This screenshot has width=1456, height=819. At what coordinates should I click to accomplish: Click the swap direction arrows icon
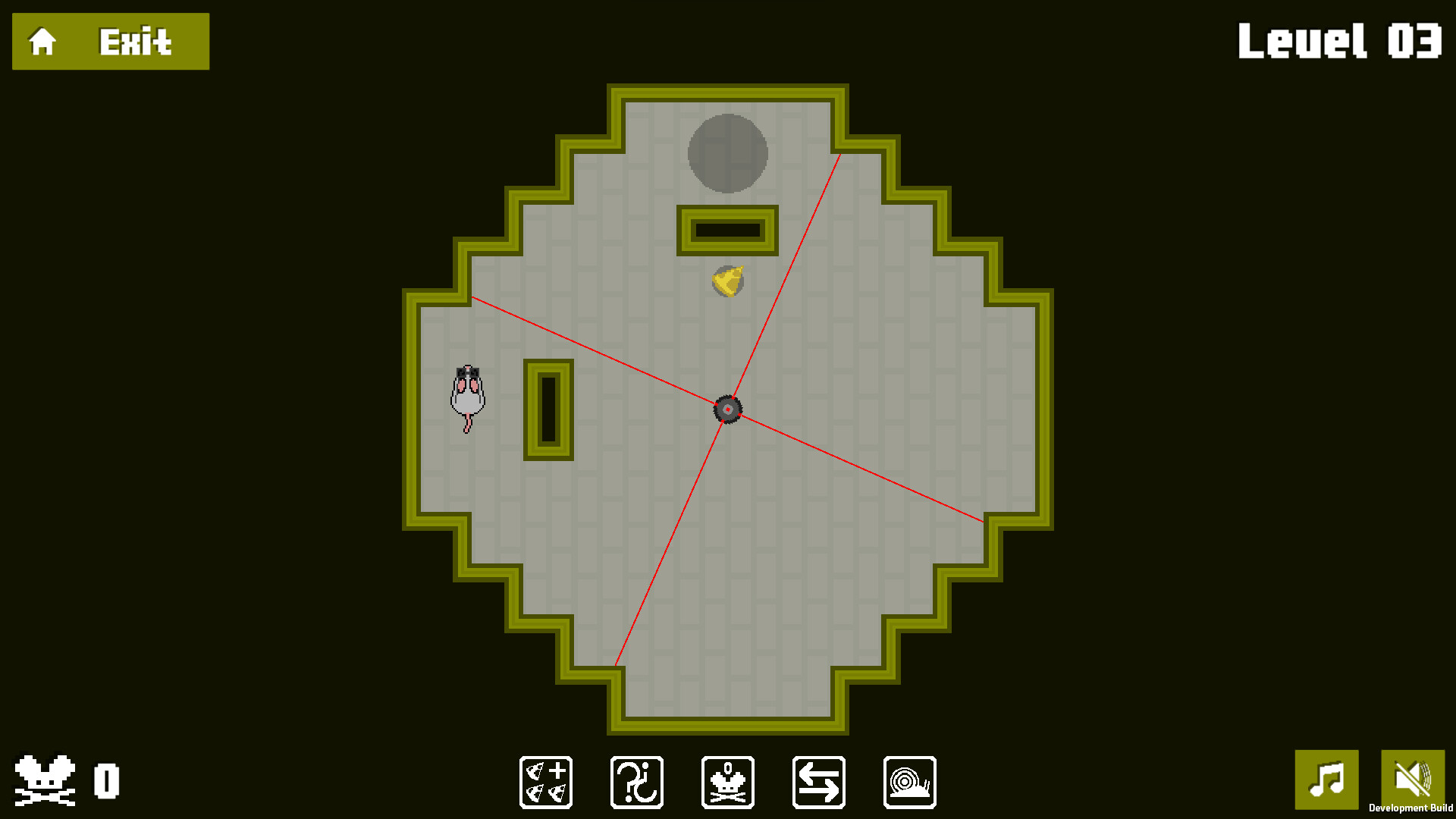click(x=818, y=782)
